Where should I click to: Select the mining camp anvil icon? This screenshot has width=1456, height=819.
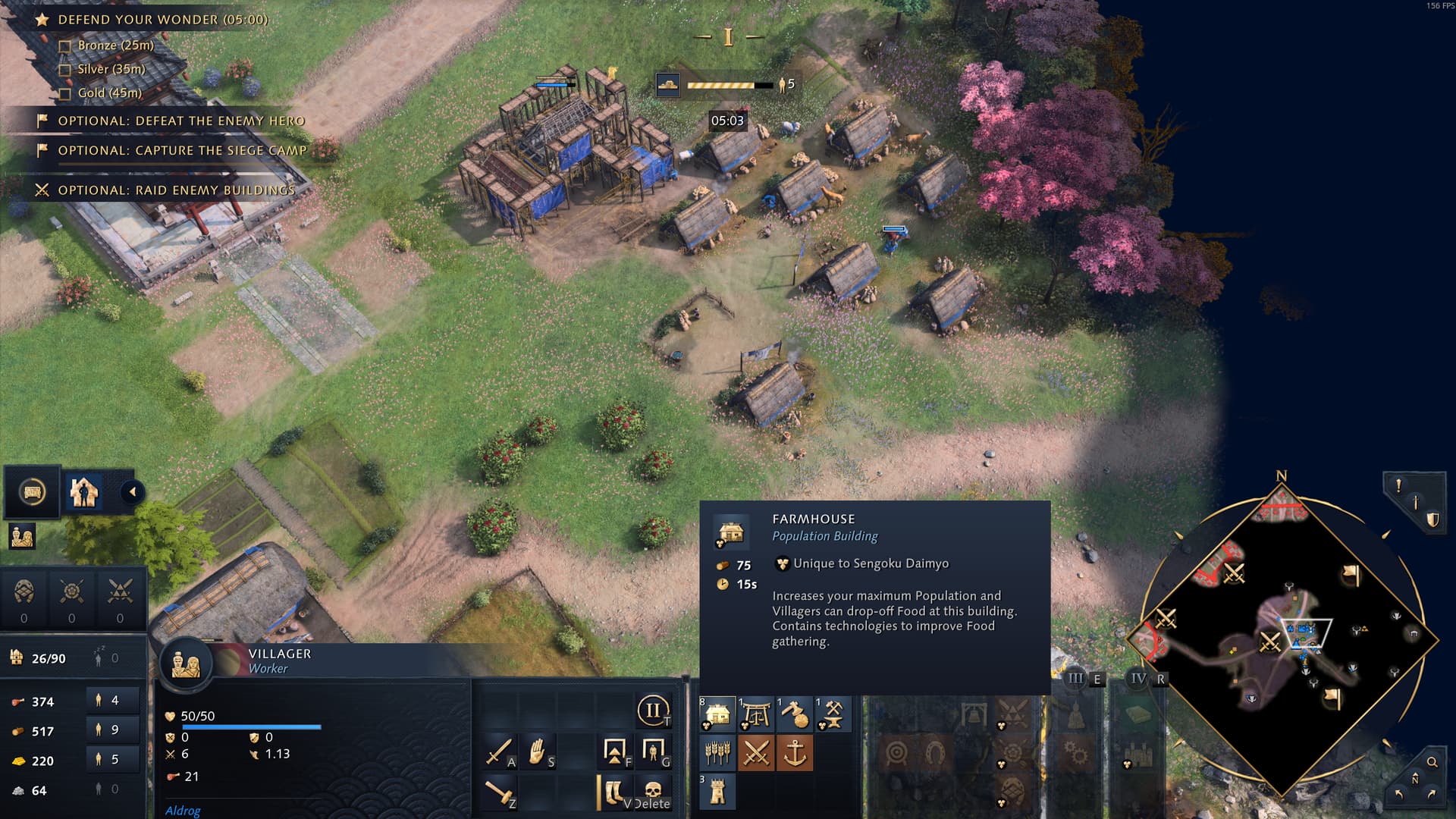833,714
